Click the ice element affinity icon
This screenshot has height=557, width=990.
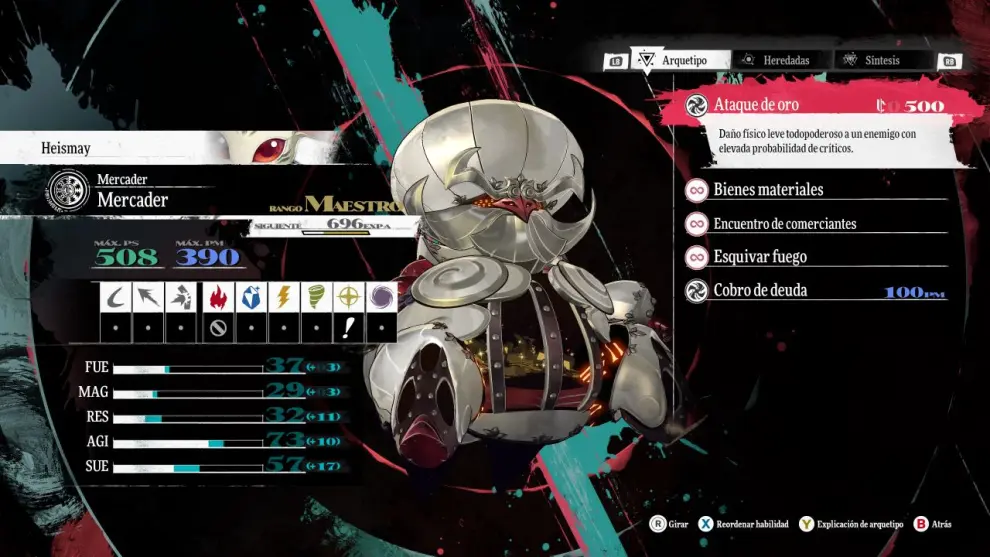250,297
